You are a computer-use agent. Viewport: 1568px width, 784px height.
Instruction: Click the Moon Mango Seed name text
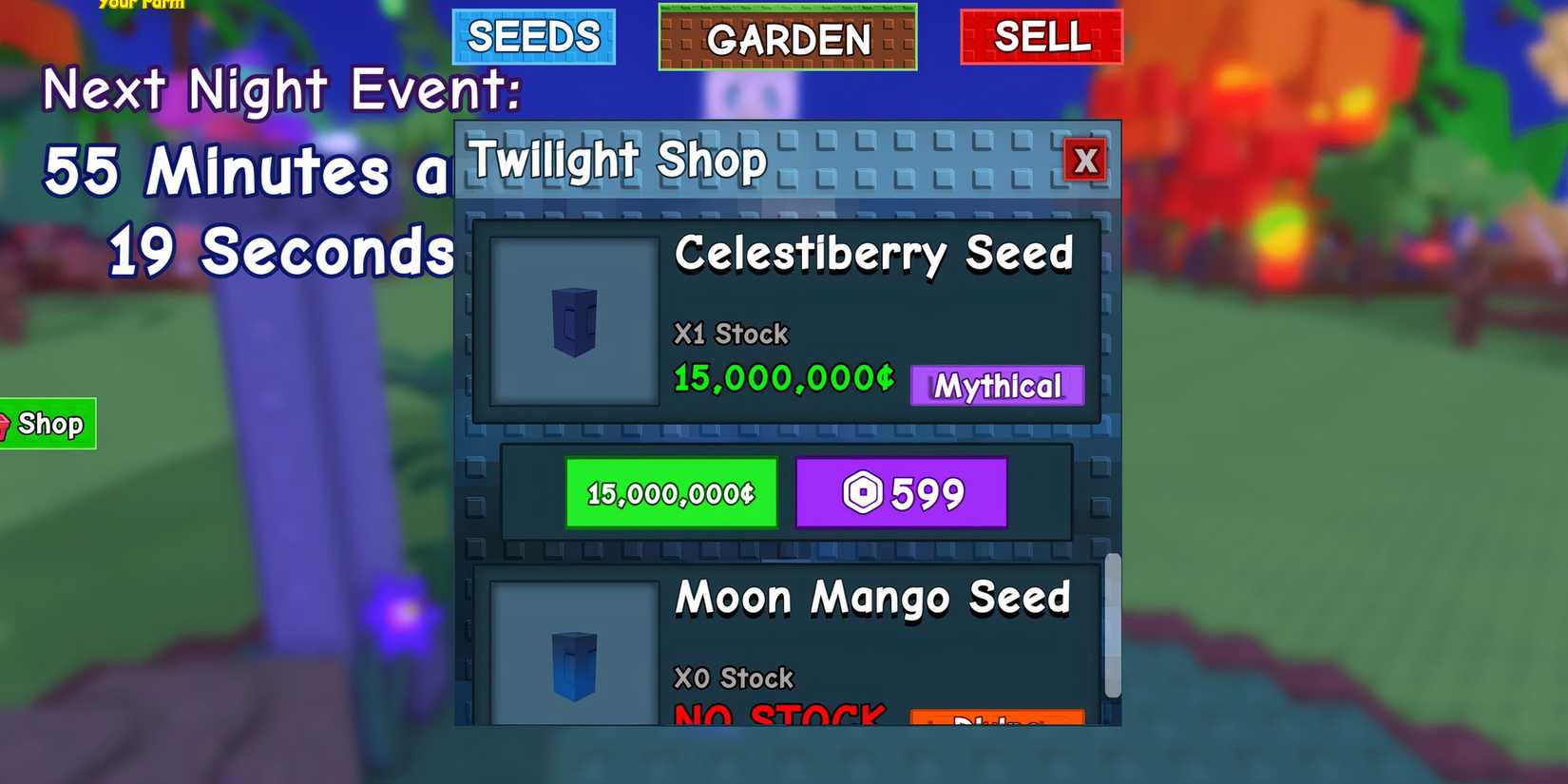[871, 598]
